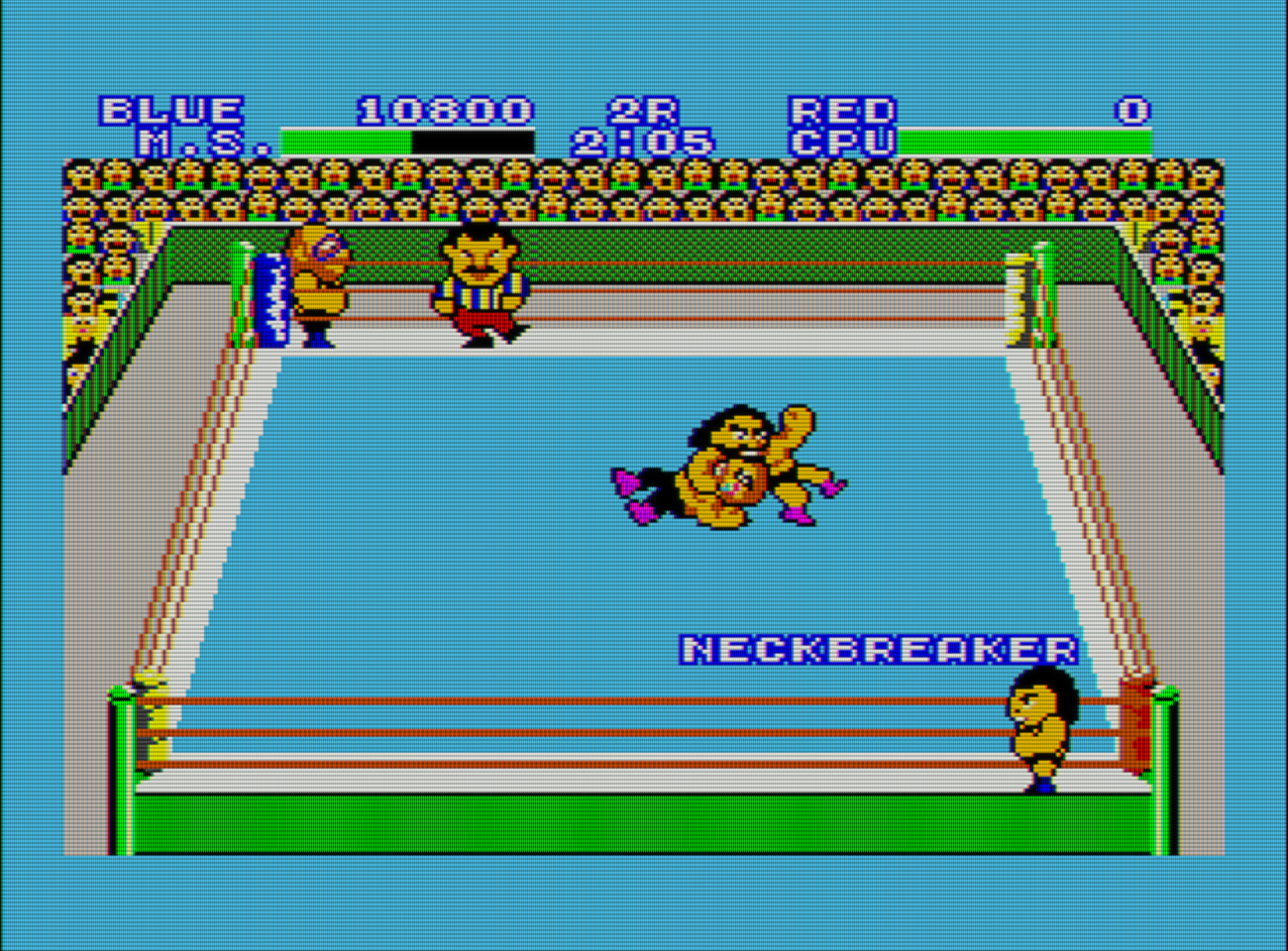Toggle the BLUE player indicator
Screen dimensions: 1288x951
pyautogui.click(x=168, y=107)
